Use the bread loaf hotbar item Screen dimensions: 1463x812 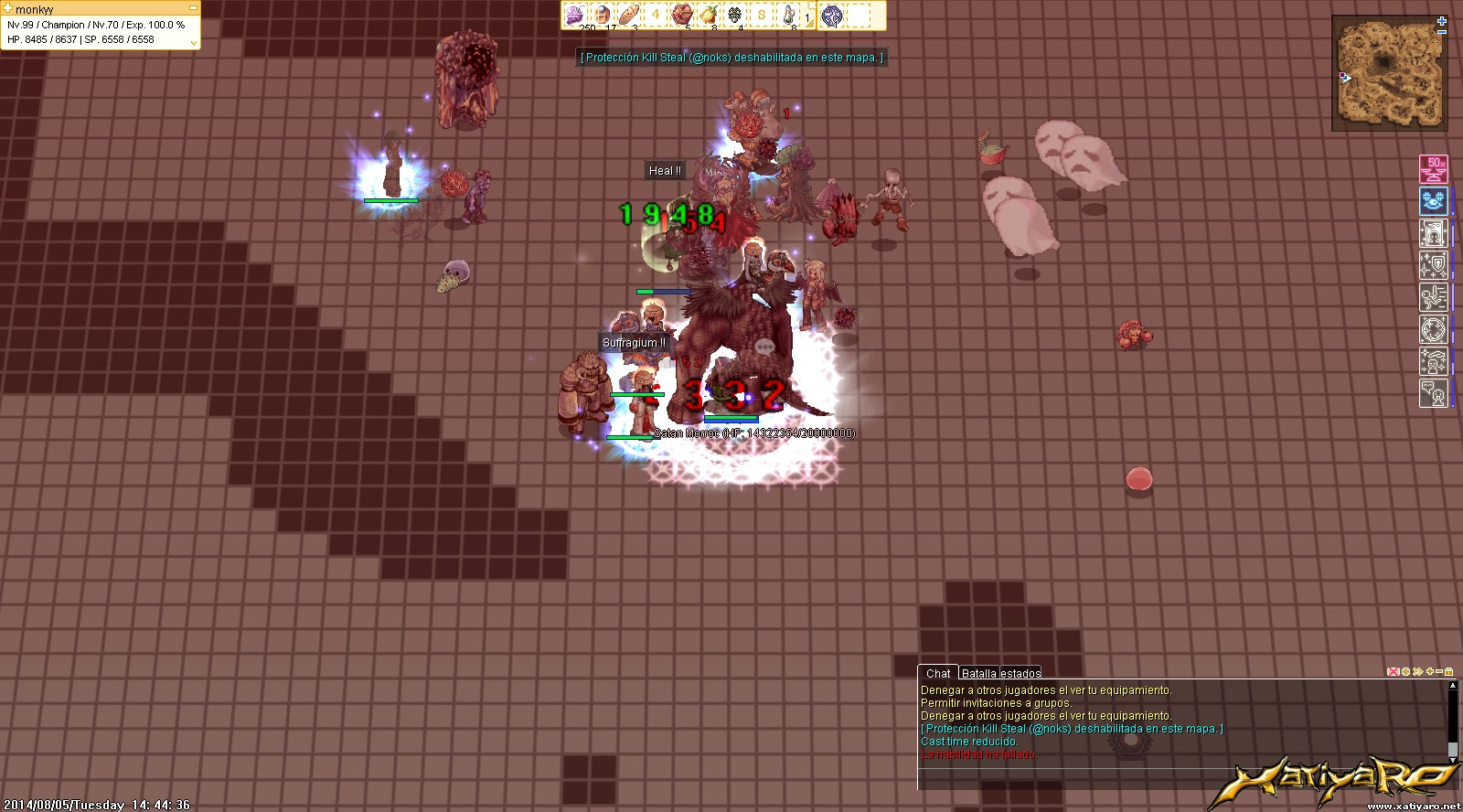pyautogui.click(x=628, y=15)
